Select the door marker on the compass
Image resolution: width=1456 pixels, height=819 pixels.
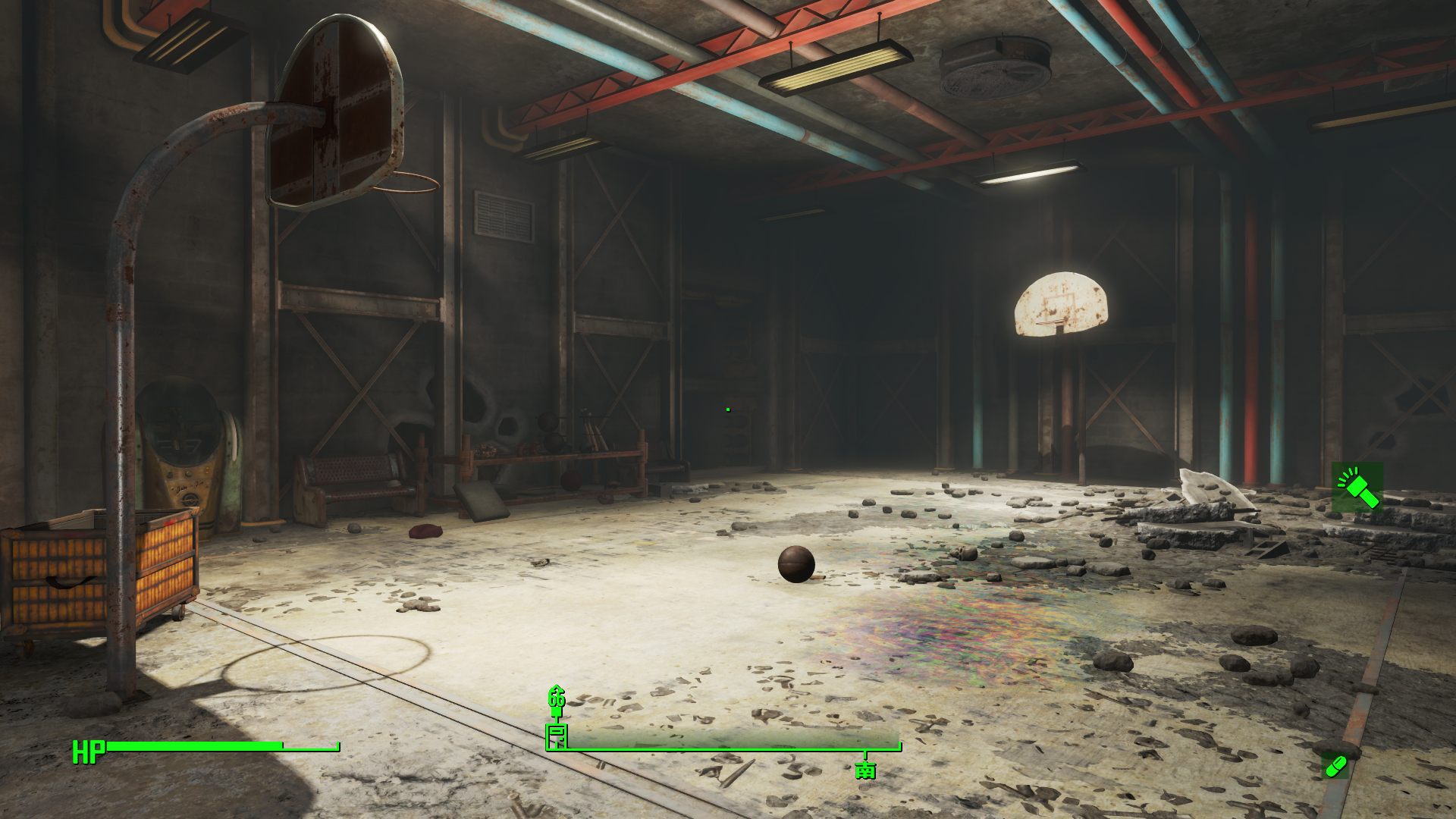point(557,734)
